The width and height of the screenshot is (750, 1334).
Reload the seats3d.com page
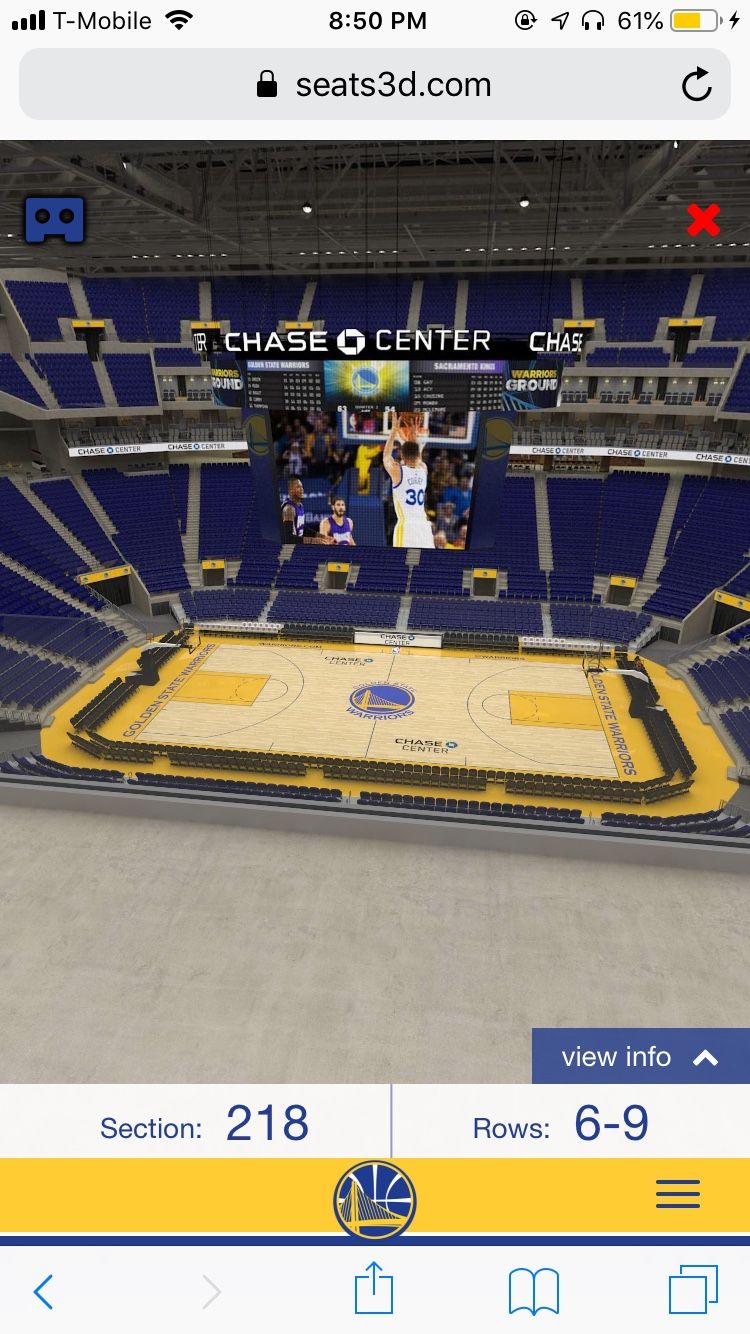tap(696, 85)
